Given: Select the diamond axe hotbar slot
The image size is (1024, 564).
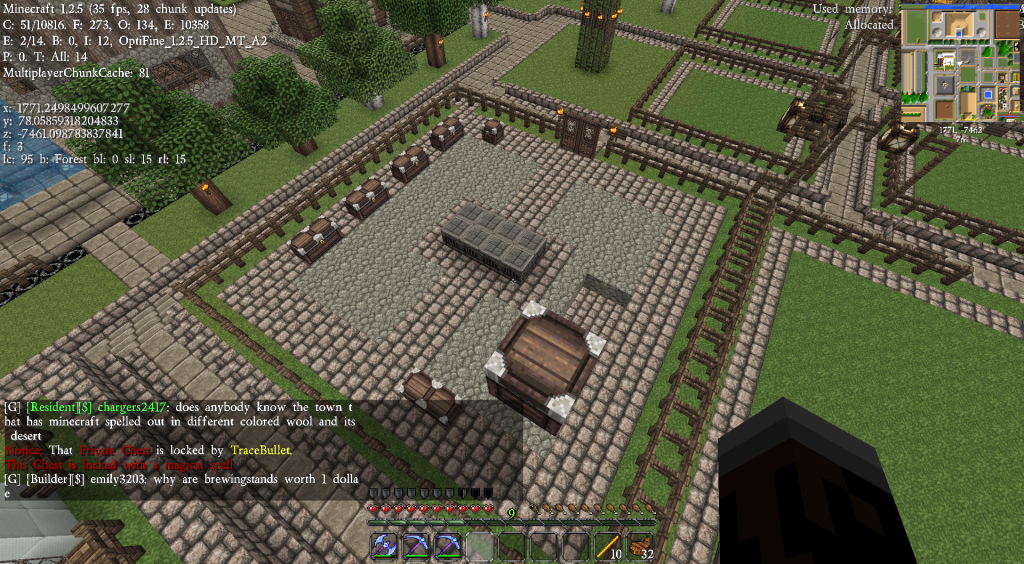Looking at the screenshot, I should [x=384, y=546].
